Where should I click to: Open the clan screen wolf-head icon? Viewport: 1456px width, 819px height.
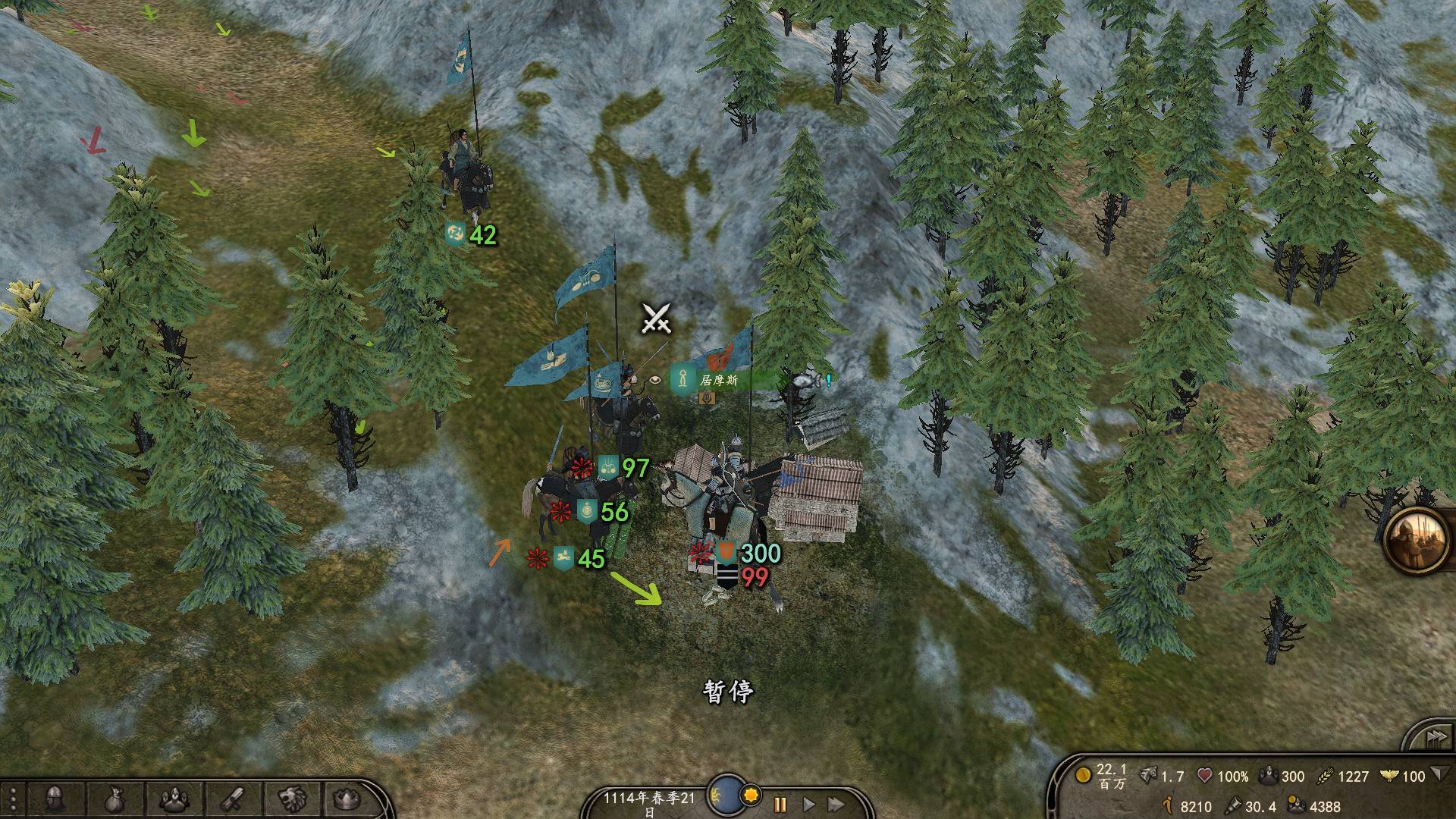(291, 799)
